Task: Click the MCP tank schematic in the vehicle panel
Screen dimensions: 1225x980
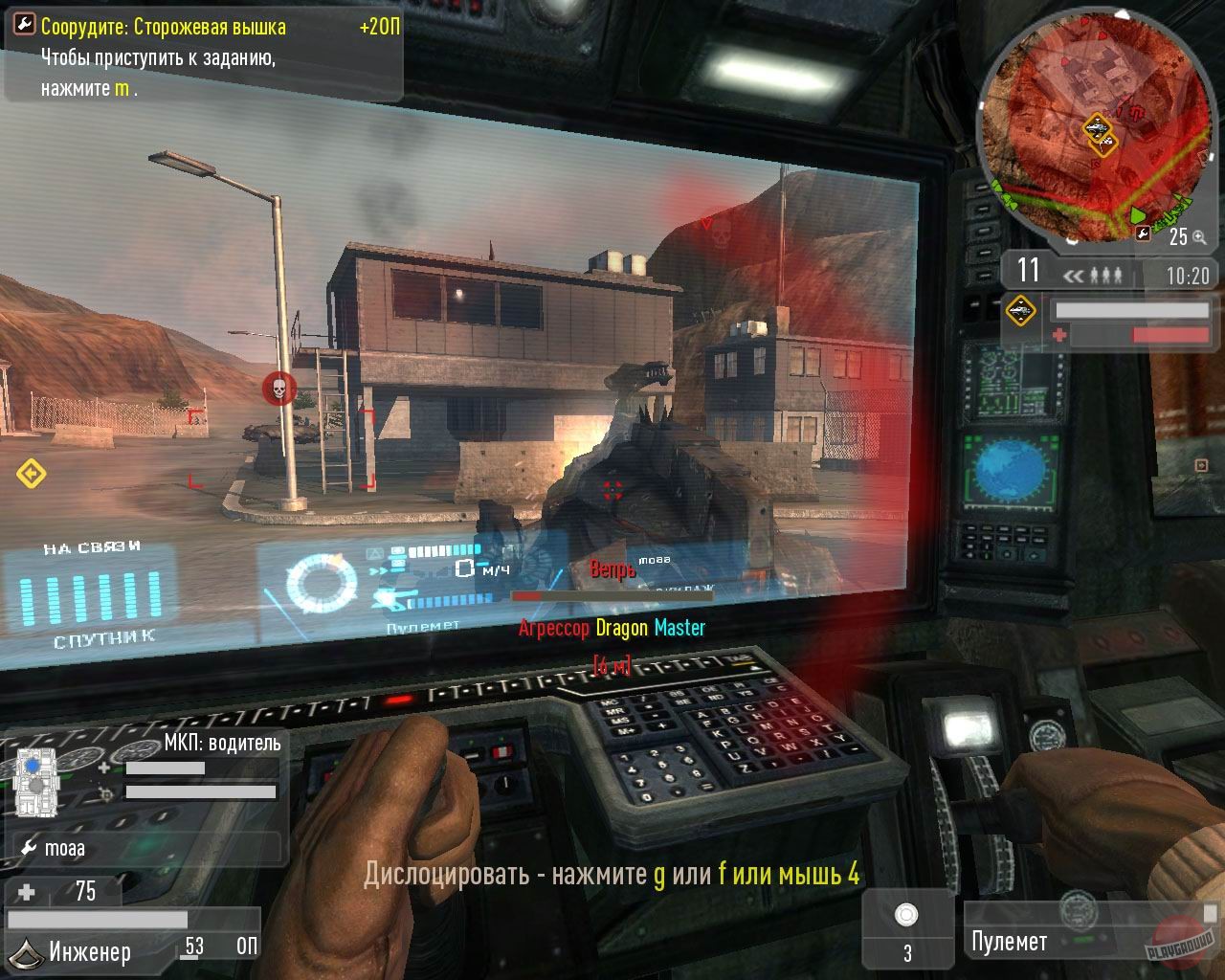Action: click(x=36, y=780)
